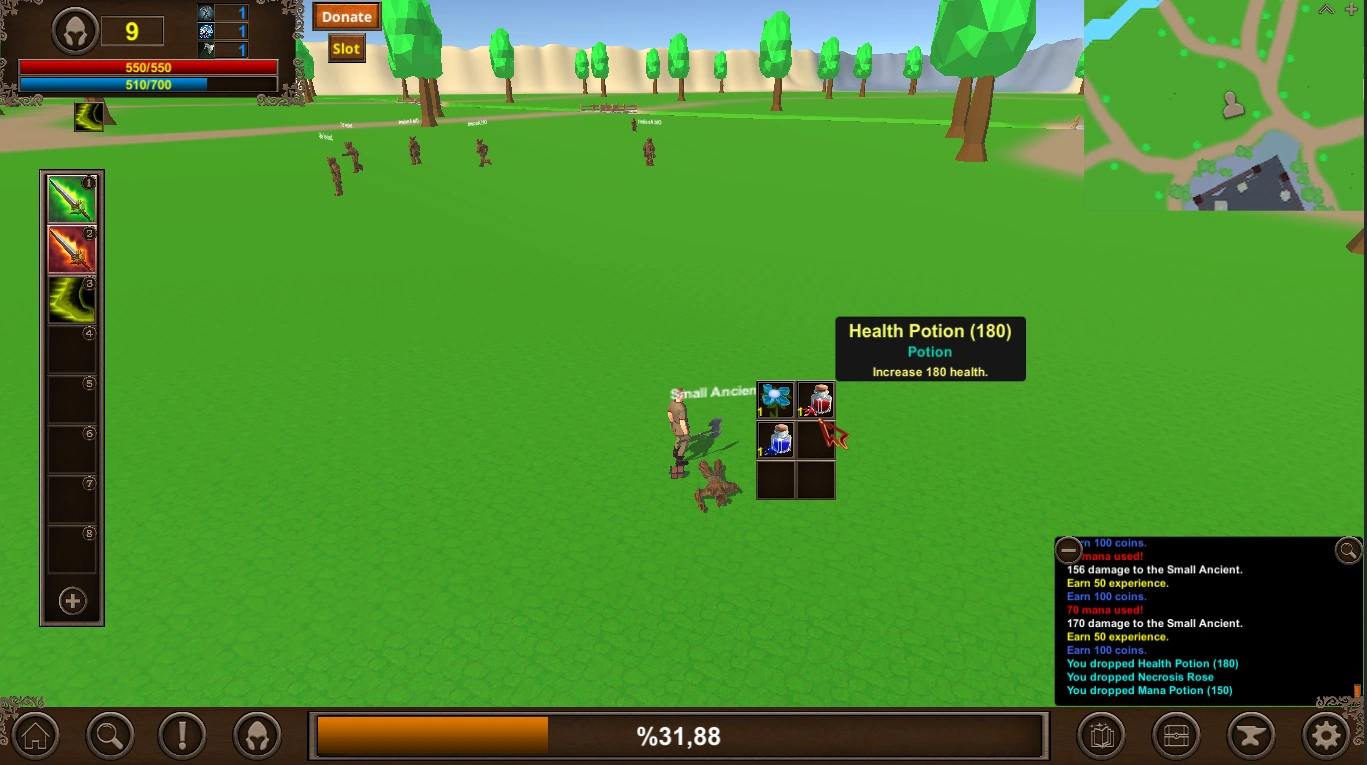1367x765 pixels.
Task: Click the experience bar showing %31,88
Action: (x=680, y=735)
